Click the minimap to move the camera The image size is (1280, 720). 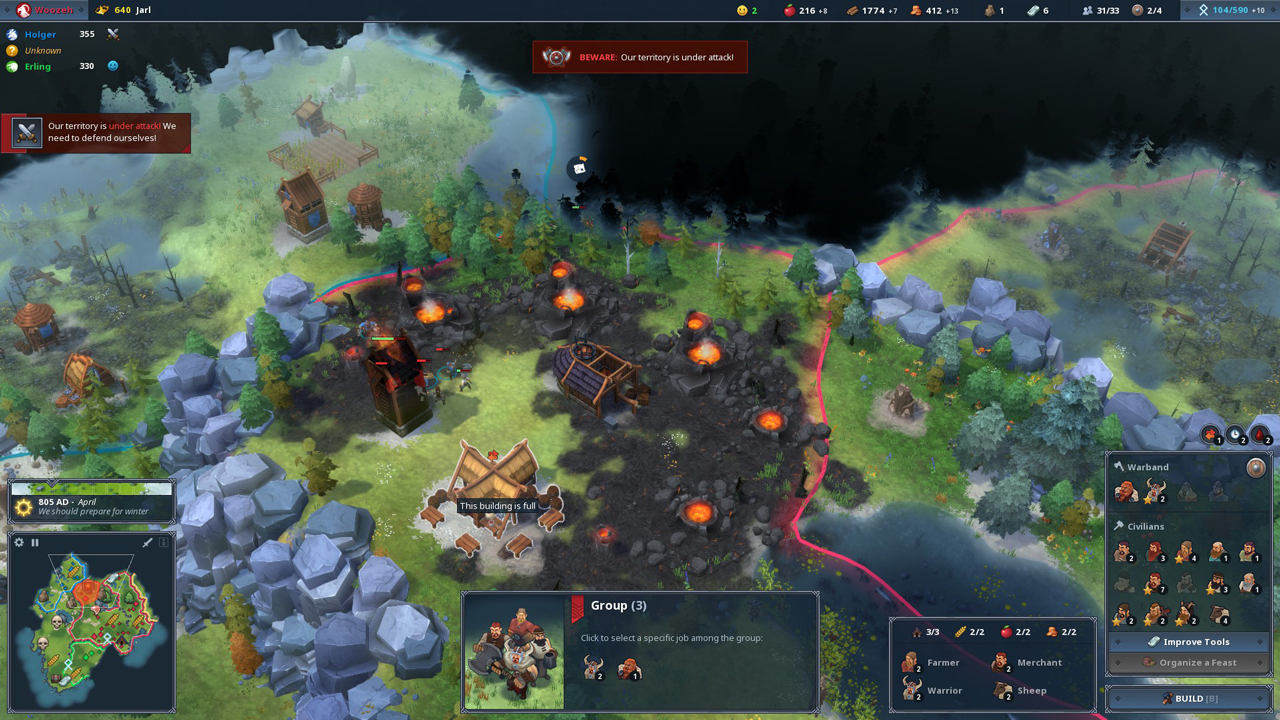tap(92, 620)
